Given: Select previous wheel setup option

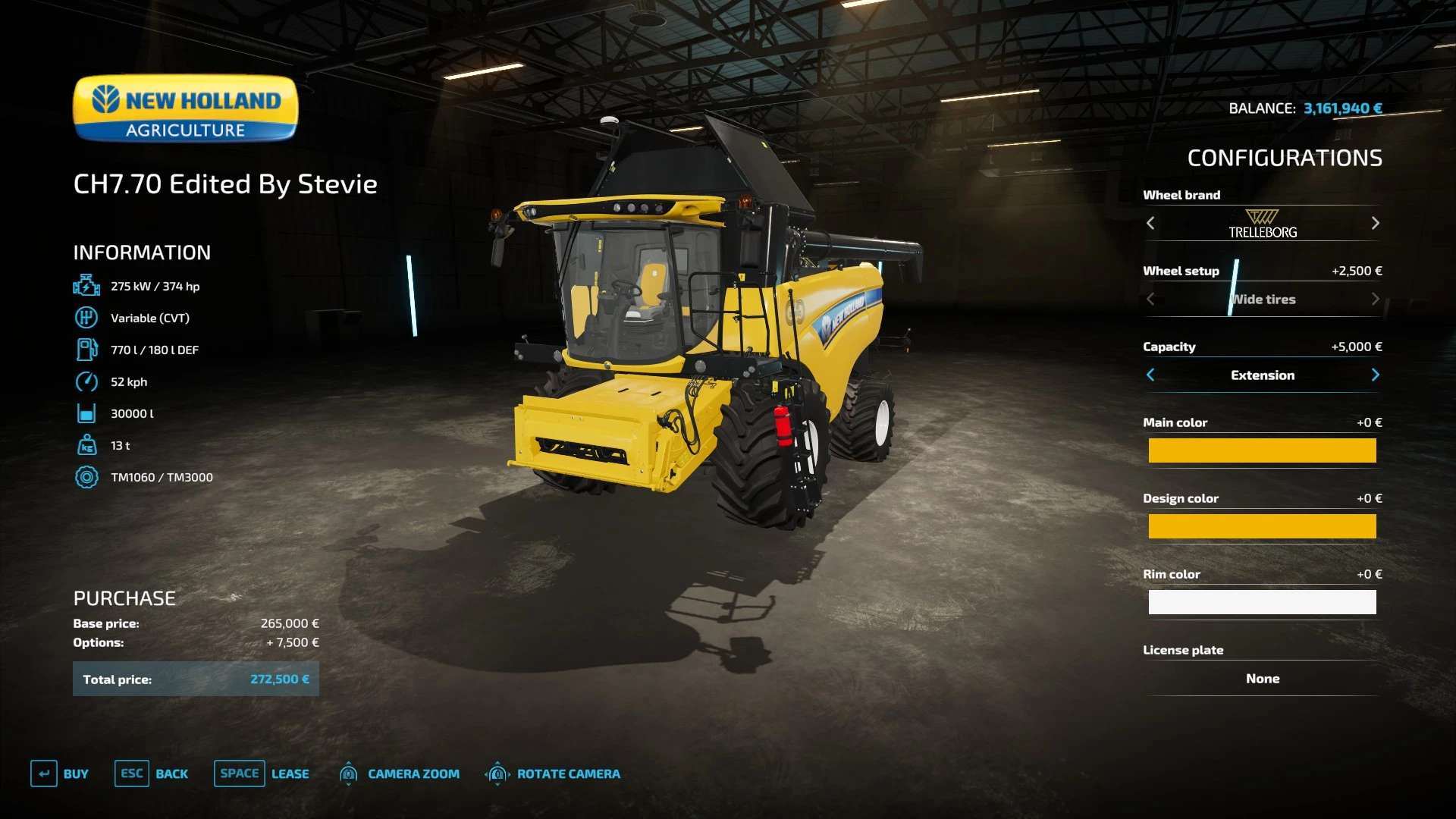Looking at the screenshot, I should pyautogui.click(x=1150, y=299).
